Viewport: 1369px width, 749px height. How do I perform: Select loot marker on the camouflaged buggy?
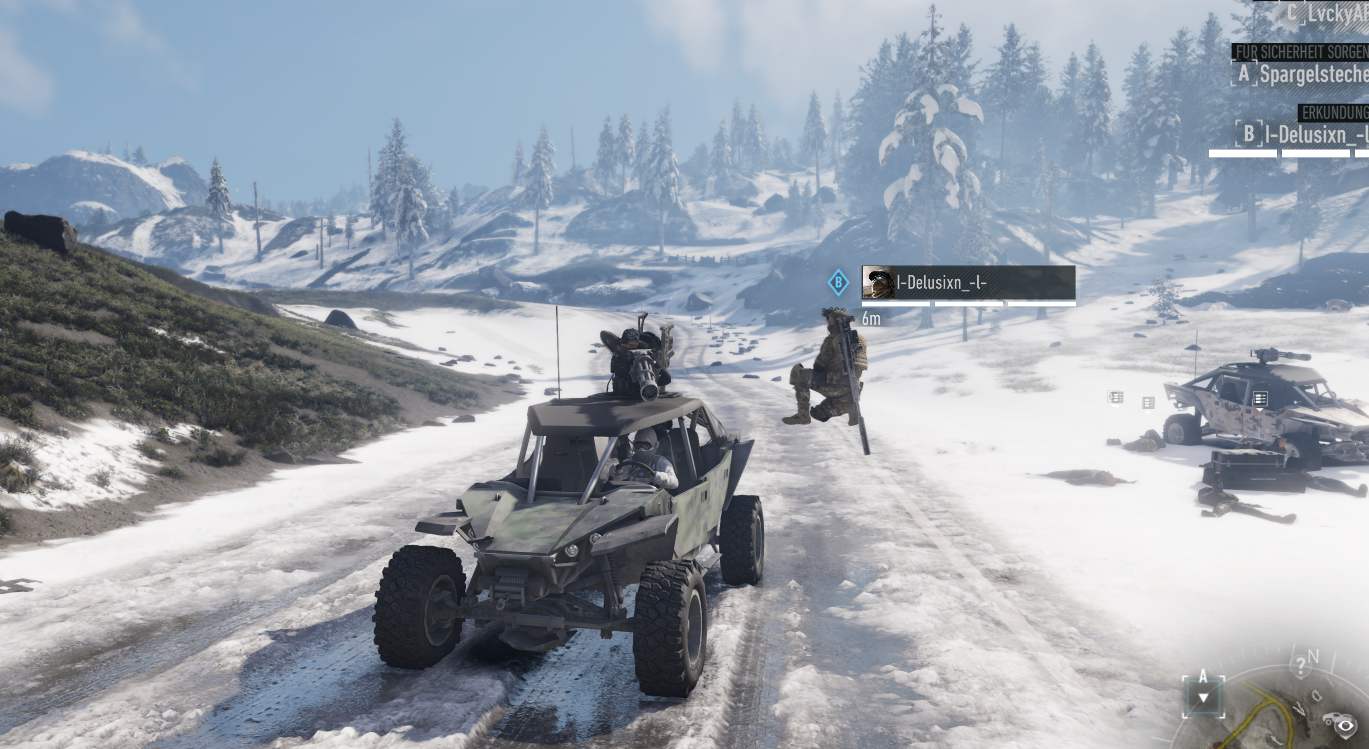pyautogui.click(x=1260, y=399)
